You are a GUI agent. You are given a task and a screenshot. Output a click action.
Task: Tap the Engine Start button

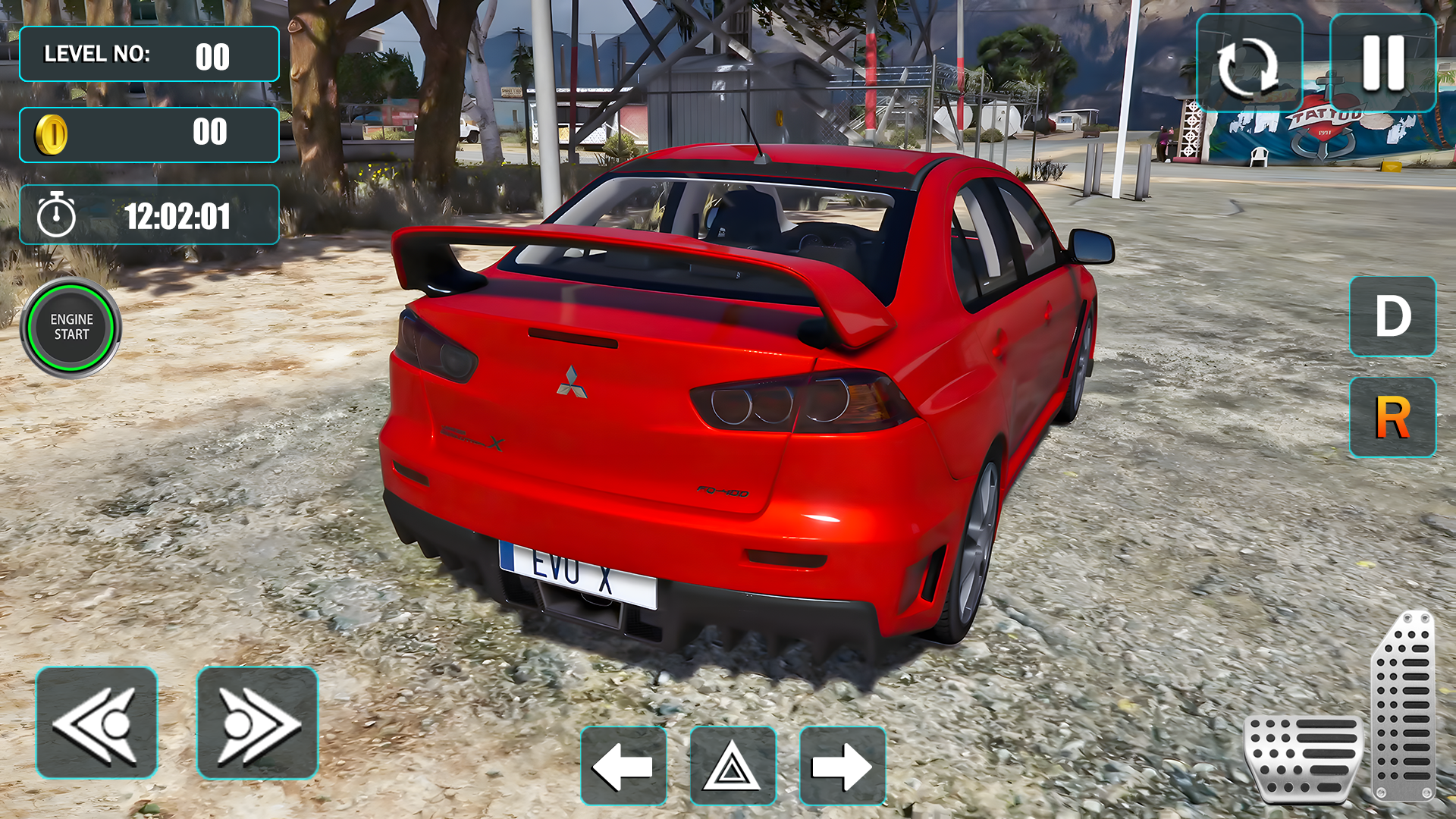(71, 328)
